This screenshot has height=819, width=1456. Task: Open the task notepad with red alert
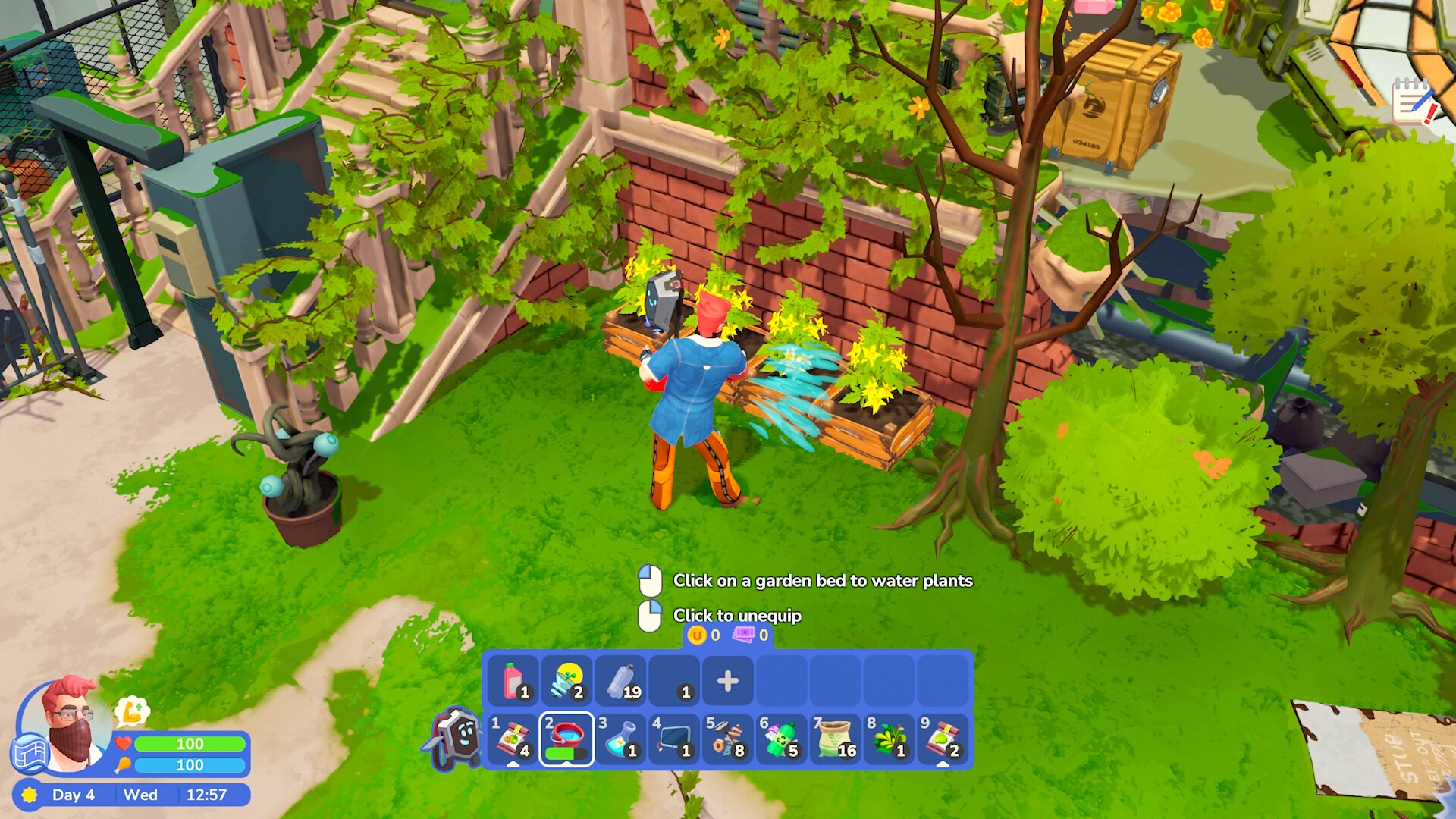(1414, 102)
